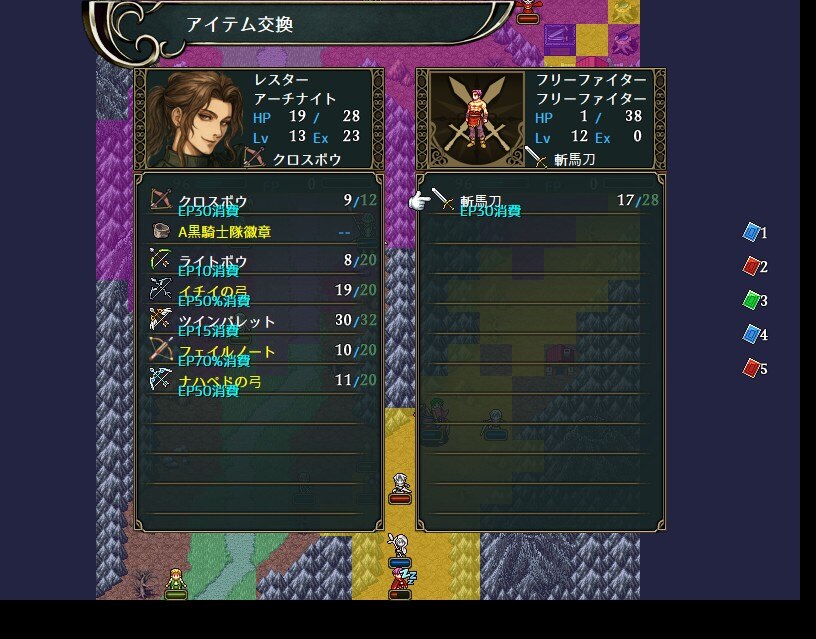Viewport: 816px width, 639px height.
Task: Click the blue book numbered 1
Action: tap(752, 232)
